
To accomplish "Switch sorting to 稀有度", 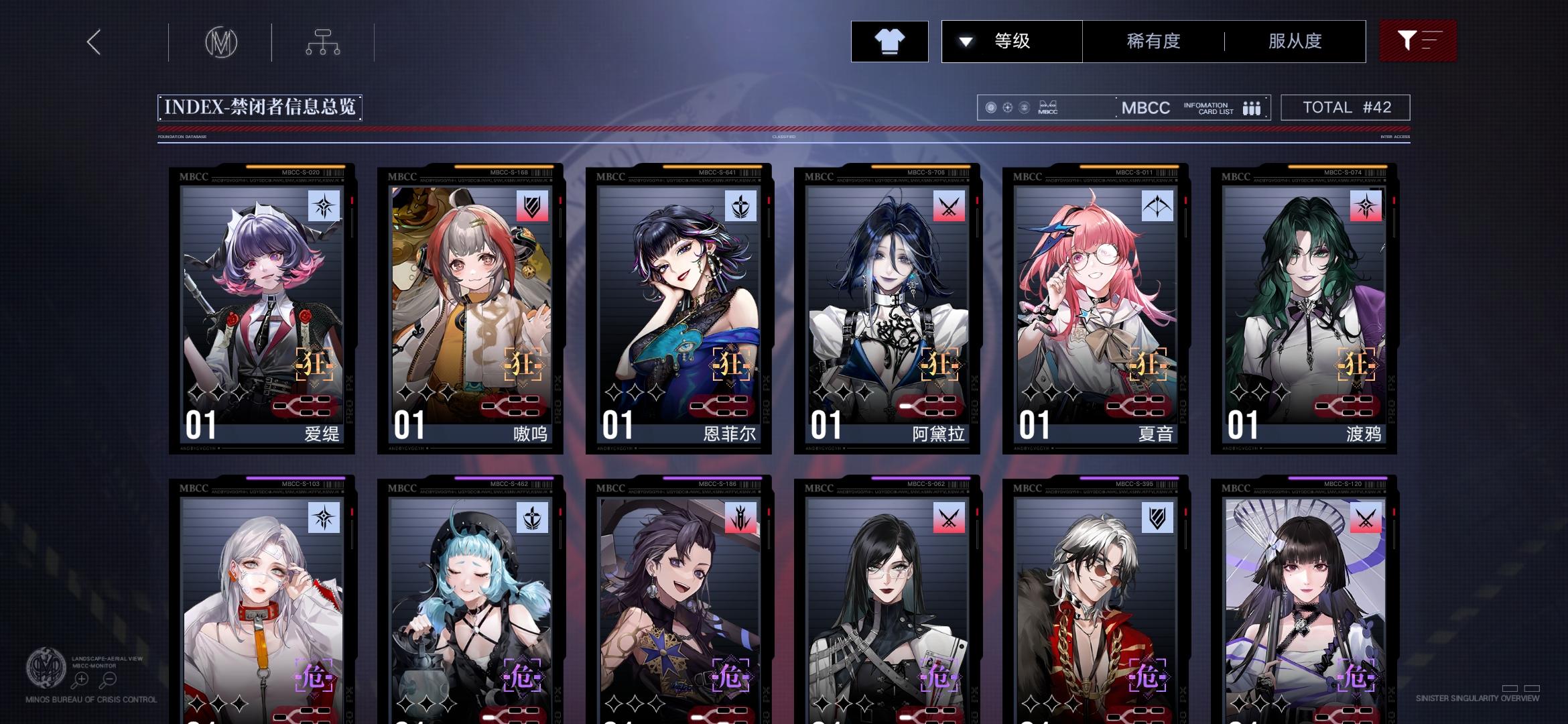I will [x=1153, y=41].
